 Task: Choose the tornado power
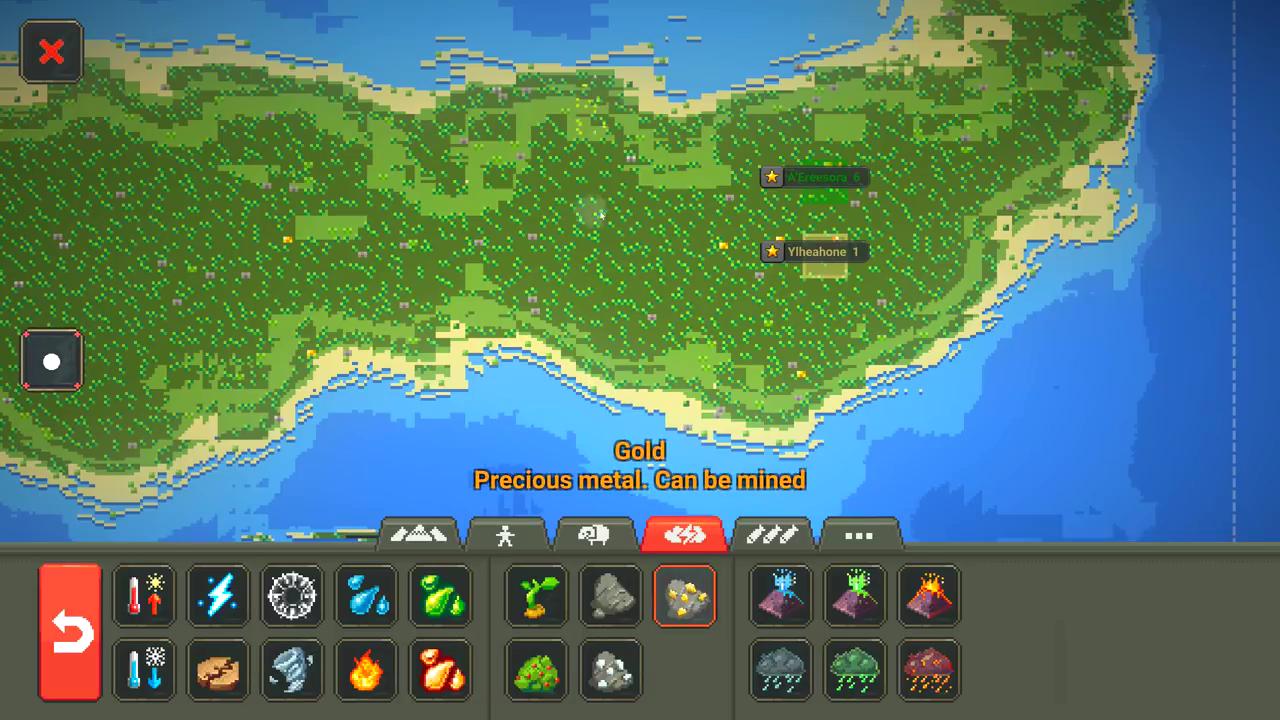click(292, 670)
